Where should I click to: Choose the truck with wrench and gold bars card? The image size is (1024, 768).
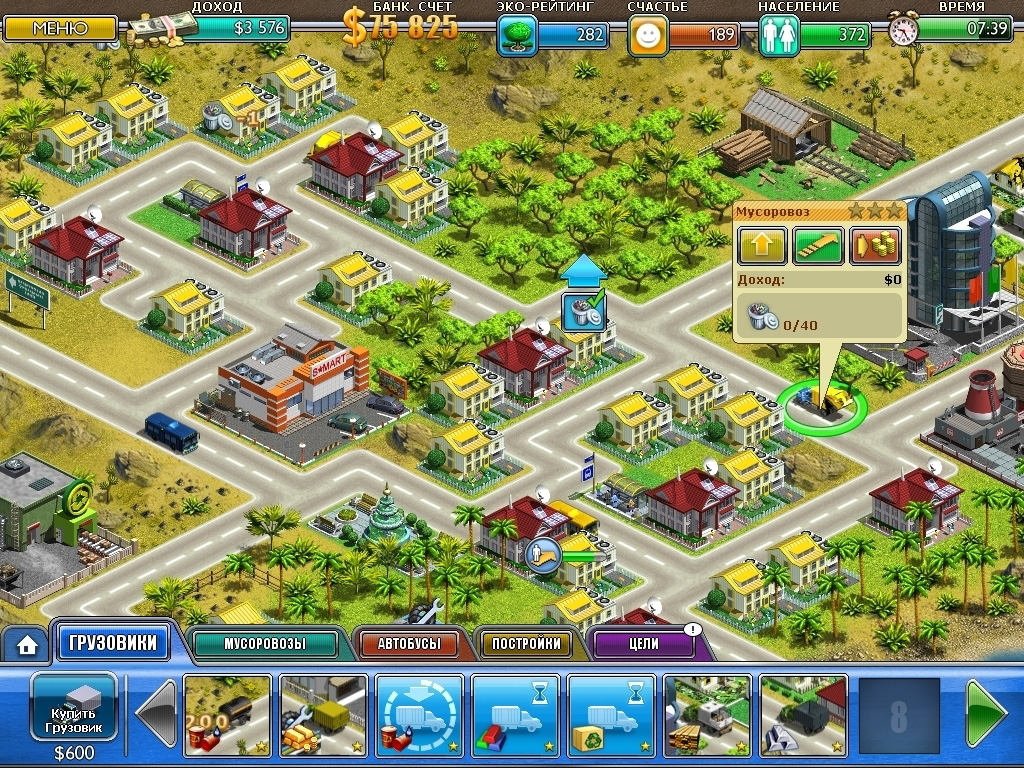pos(323,714)
